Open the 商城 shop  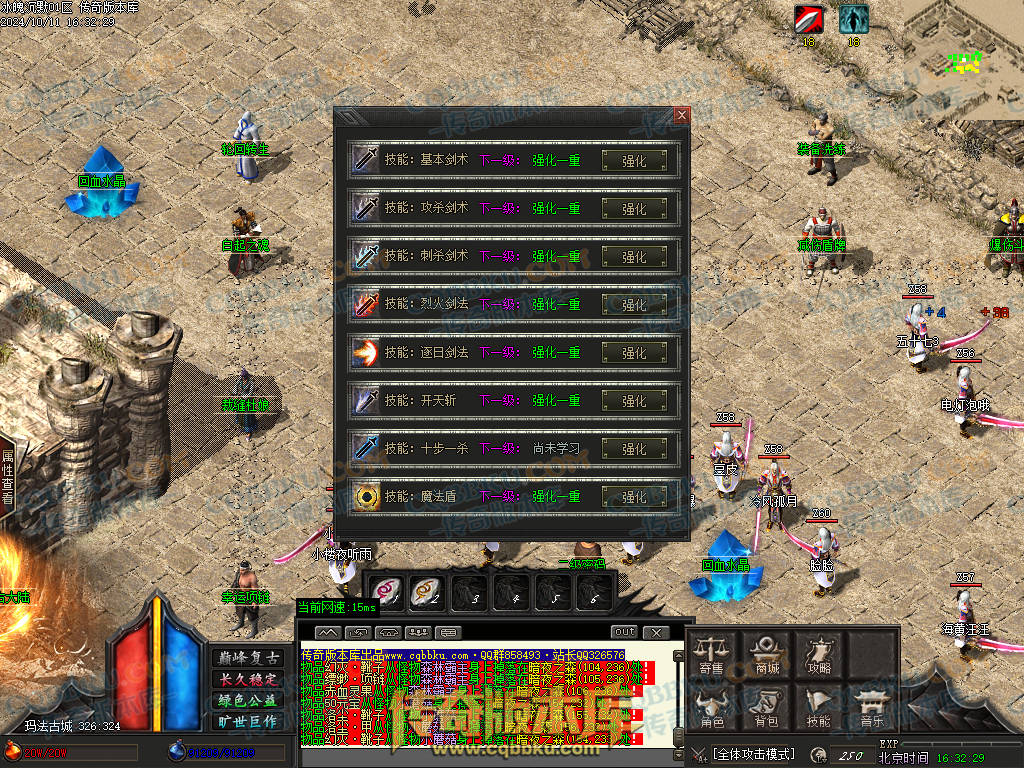[766, 654]
